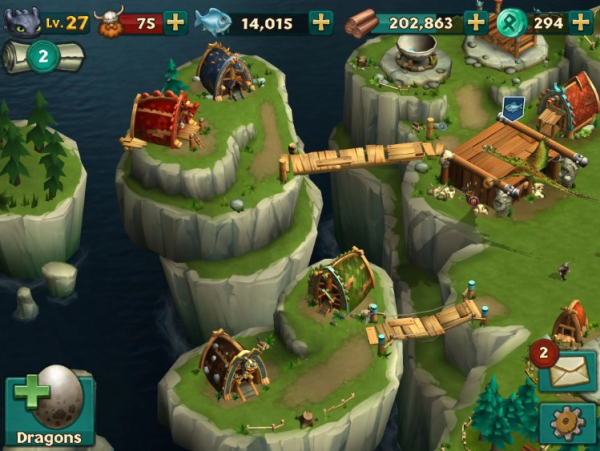This screenshot has width=600, height=451.
Task: Purchase more runes with the plus button
Action: point(580,22)
